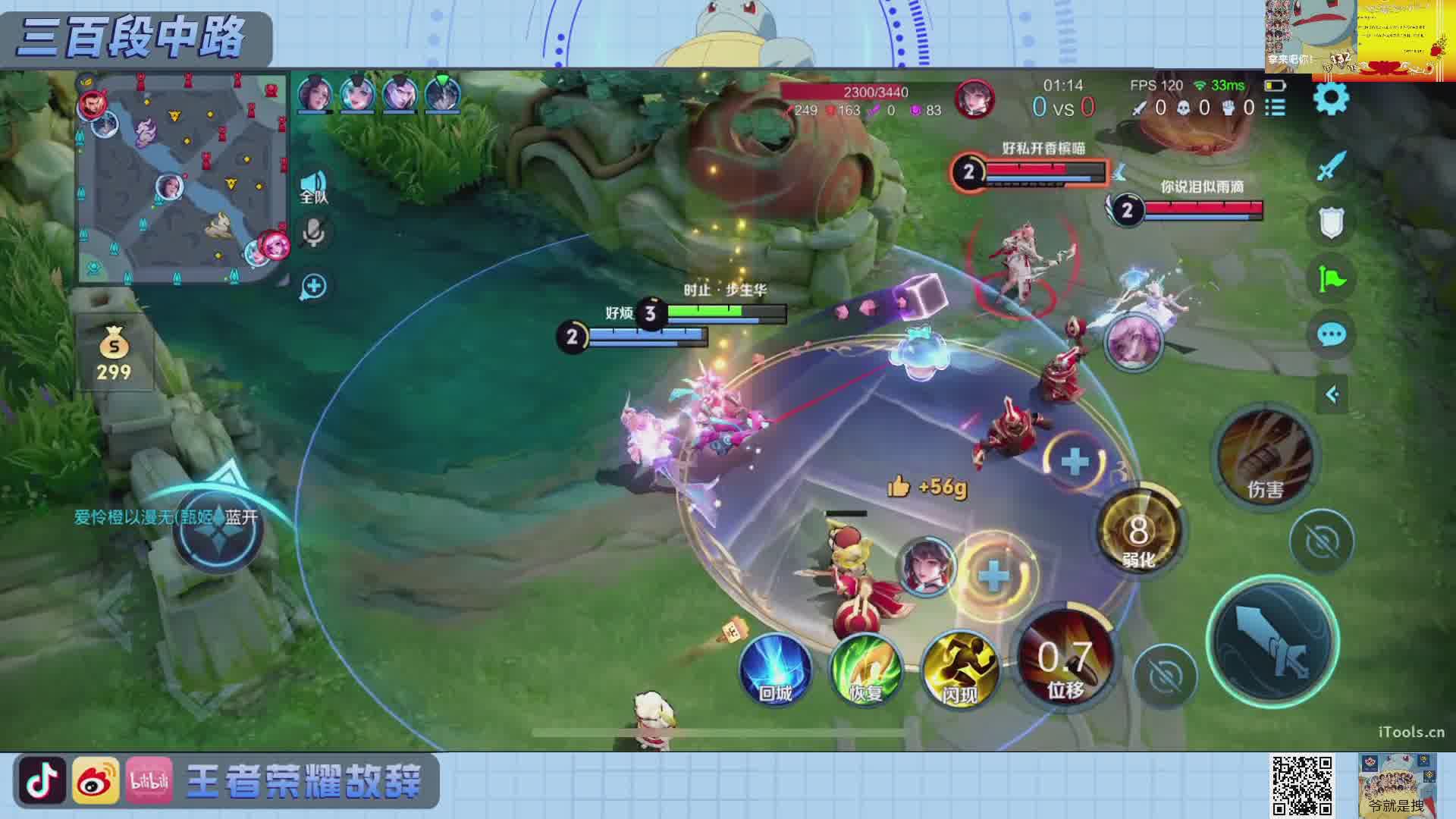Viewport: 1456px width, 819px height.
Task: Target the pink-haired enemy hero portrait
Action: (x=1134, y=342)
